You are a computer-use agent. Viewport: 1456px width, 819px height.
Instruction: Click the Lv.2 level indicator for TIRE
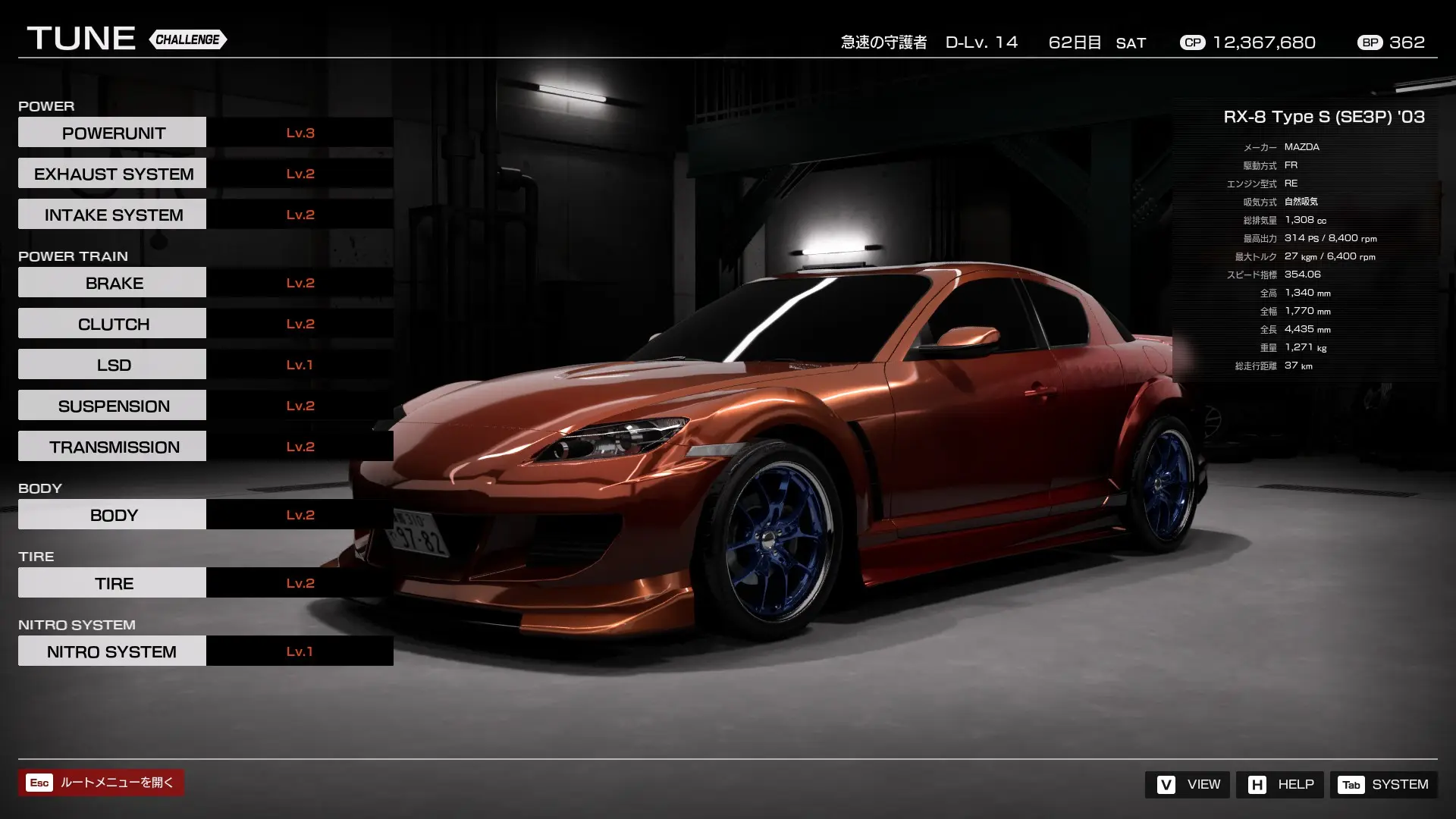300,582
